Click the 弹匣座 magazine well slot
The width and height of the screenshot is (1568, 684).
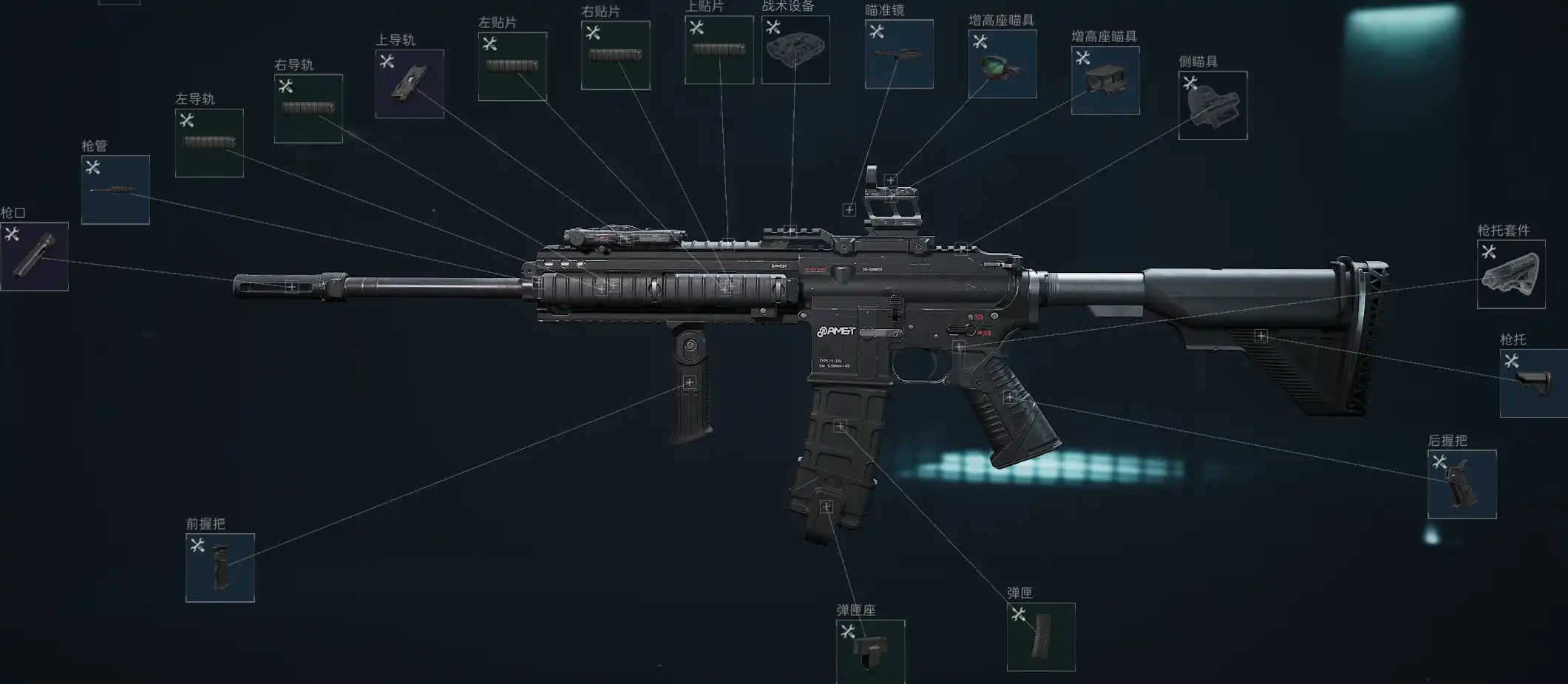pyautogui.click(x=870, y=651)
